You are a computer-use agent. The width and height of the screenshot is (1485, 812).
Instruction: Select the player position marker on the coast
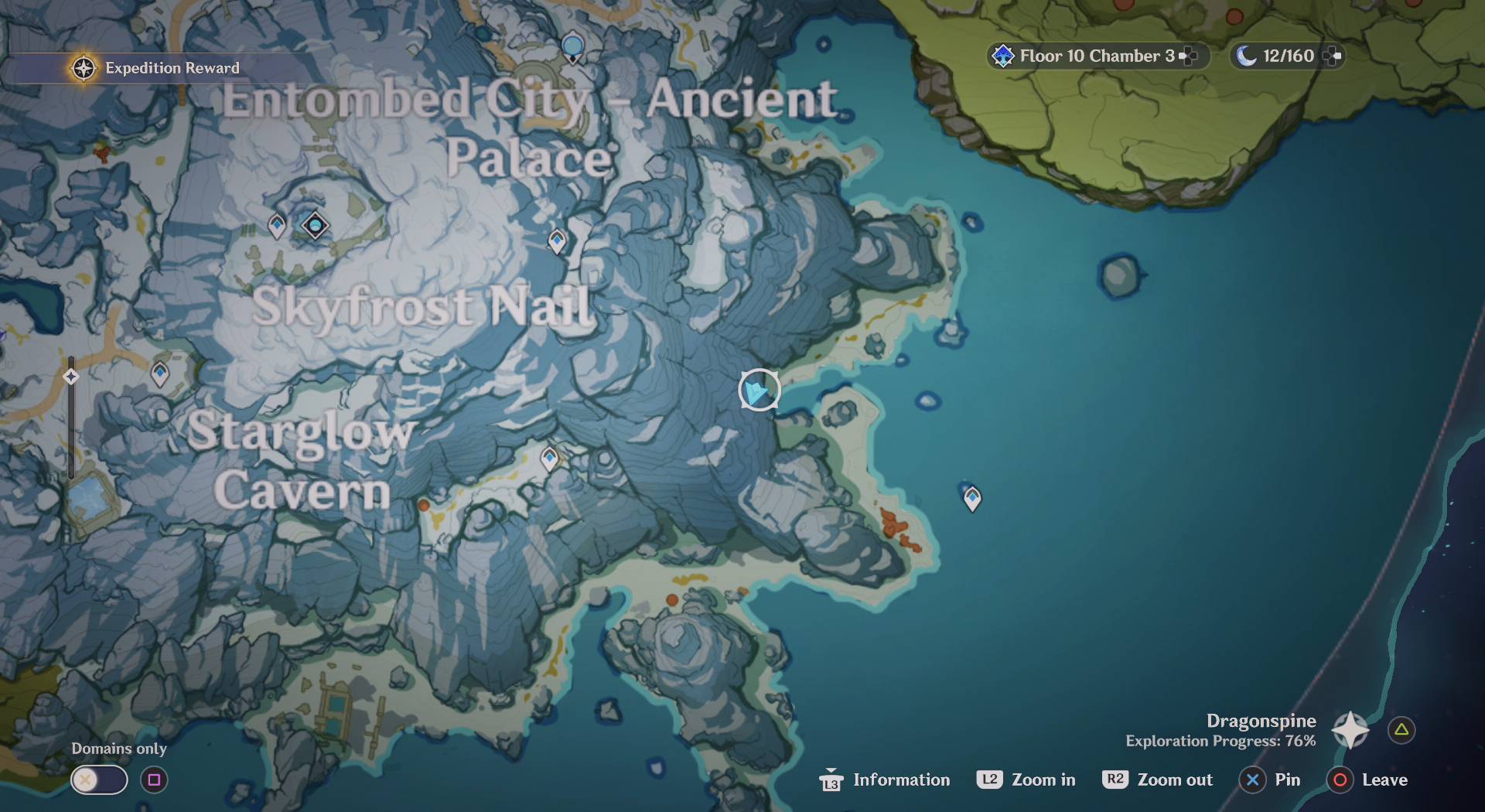(x=758, y=391)
